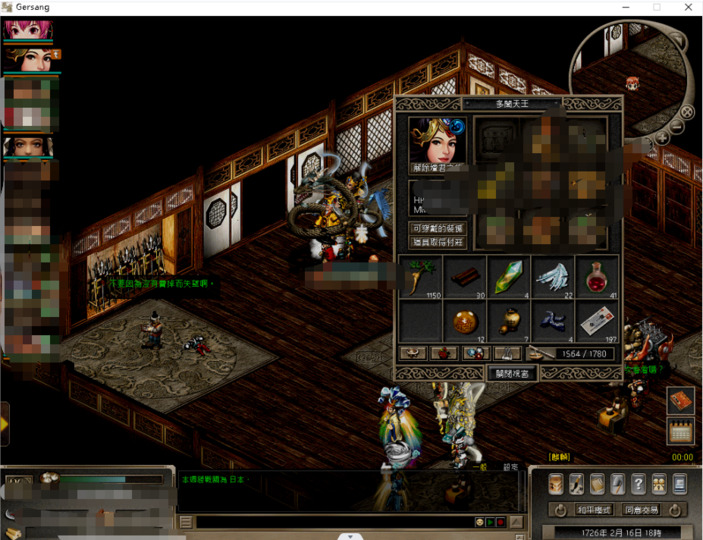Click the 可穿戴的裝備 button
Viewport: 703px width, 540px height.
click(440, 229)
